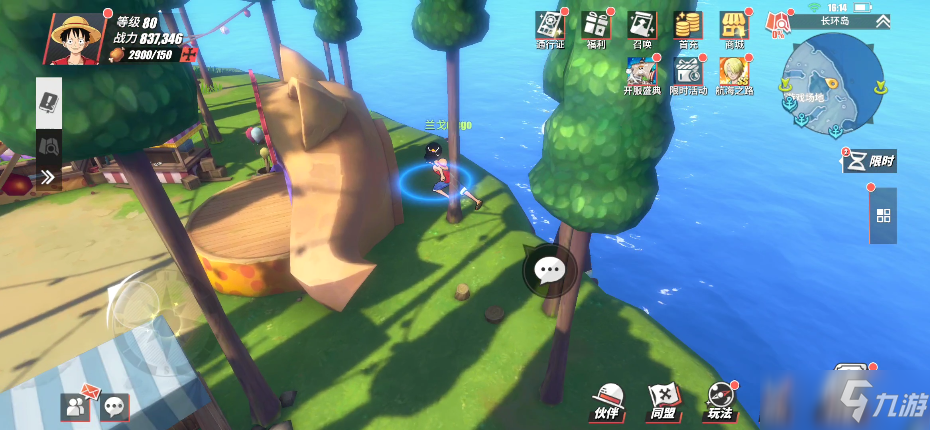Open the 召唤 summon screen
Screen dimensions: 930x430
click(642, 28)
